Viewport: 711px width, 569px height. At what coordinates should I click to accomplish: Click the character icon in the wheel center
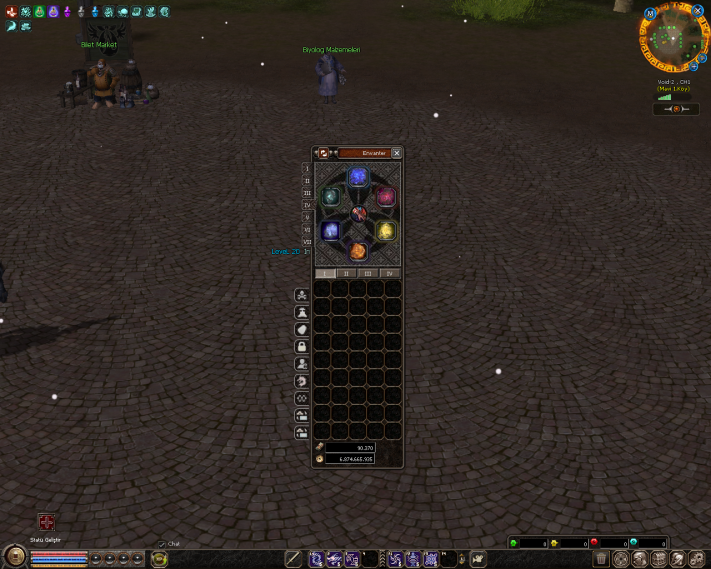coord(358,213)
